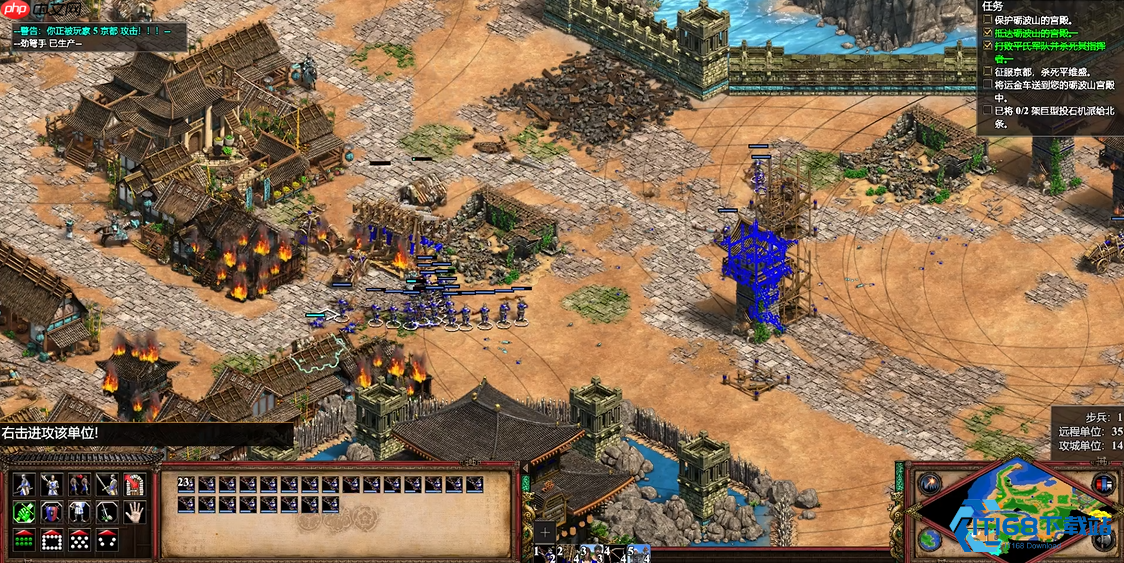Viewport: 1124px width, 563px height.
Task: Select the unit portrait marked 23
Action: (187, 485)
